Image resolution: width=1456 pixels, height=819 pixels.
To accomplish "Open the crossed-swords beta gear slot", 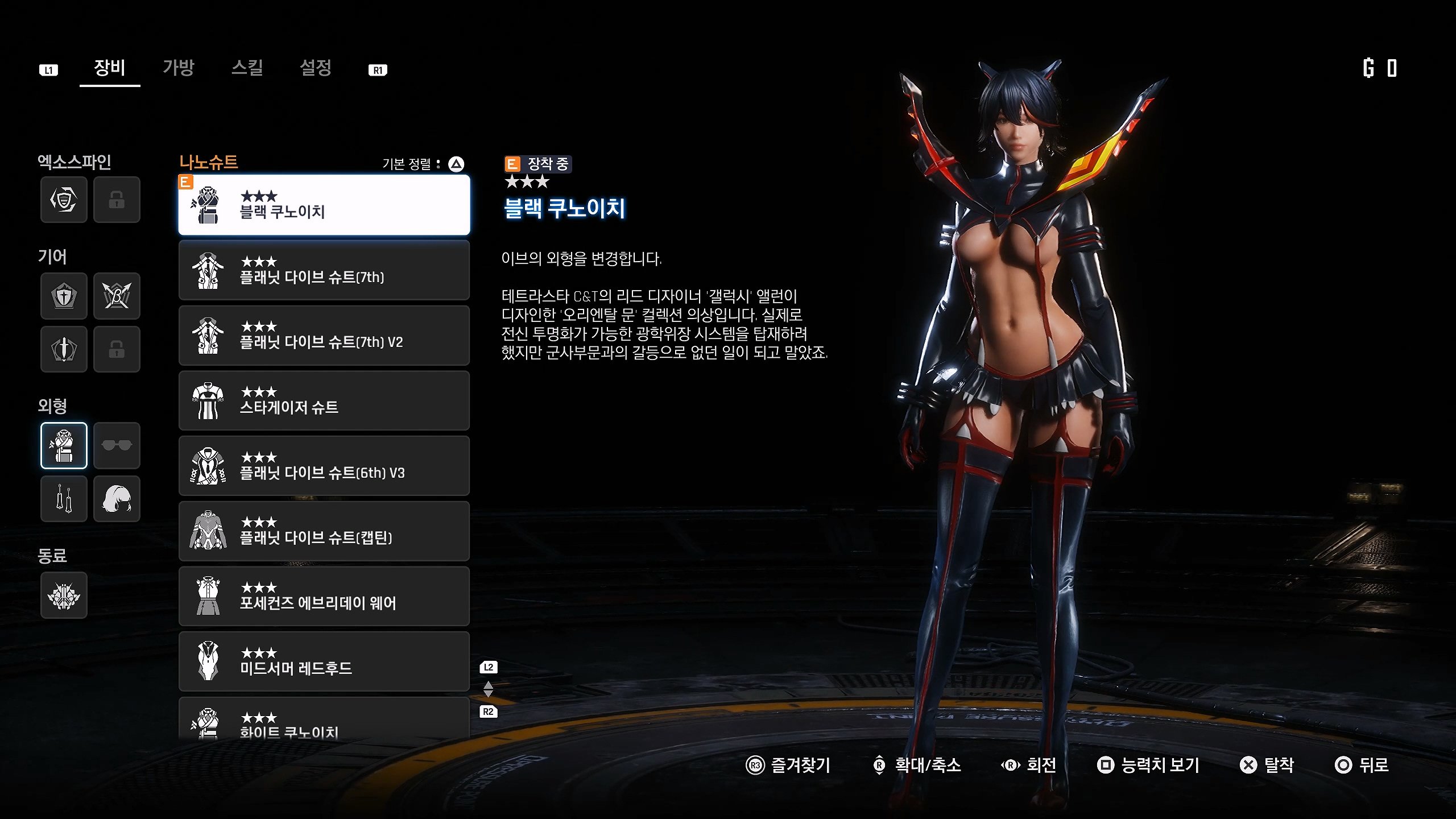I will click(117, 296).
